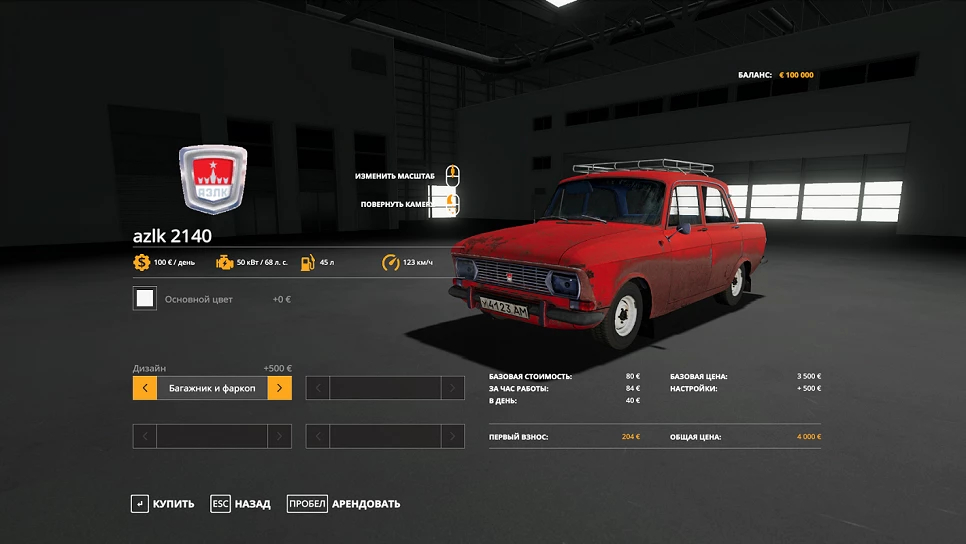The image size is (966, 544).
Task: Select the next Дизайн option arrow
Action: point(280,388)
